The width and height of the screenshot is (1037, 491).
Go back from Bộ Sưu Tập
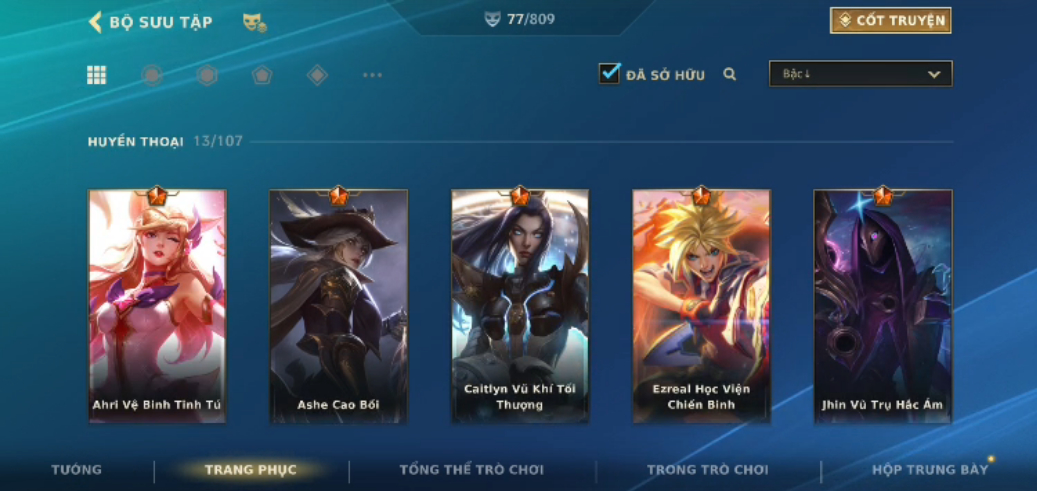coord(96,21)
